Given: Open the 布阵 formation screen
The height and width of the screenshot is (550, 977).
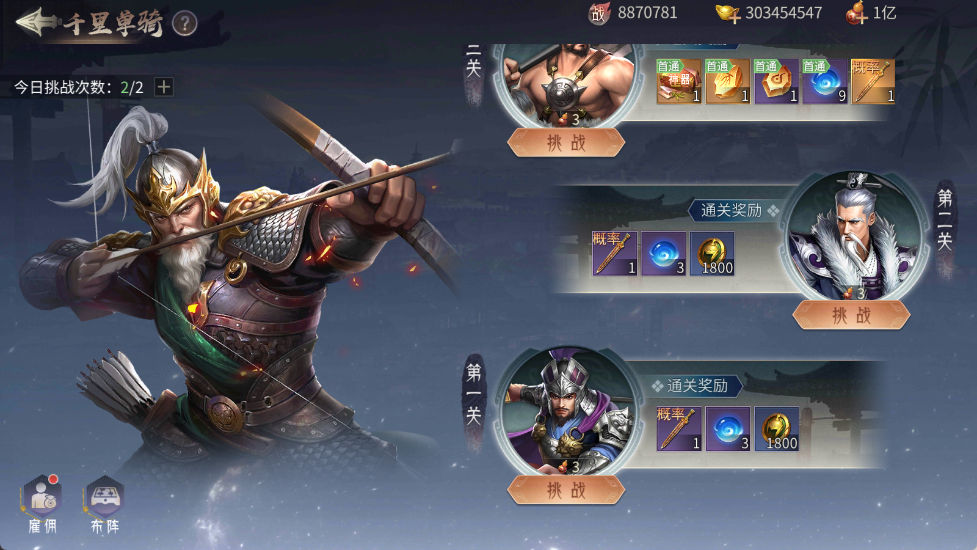Looking at the screenshot, I should [104, 499].
